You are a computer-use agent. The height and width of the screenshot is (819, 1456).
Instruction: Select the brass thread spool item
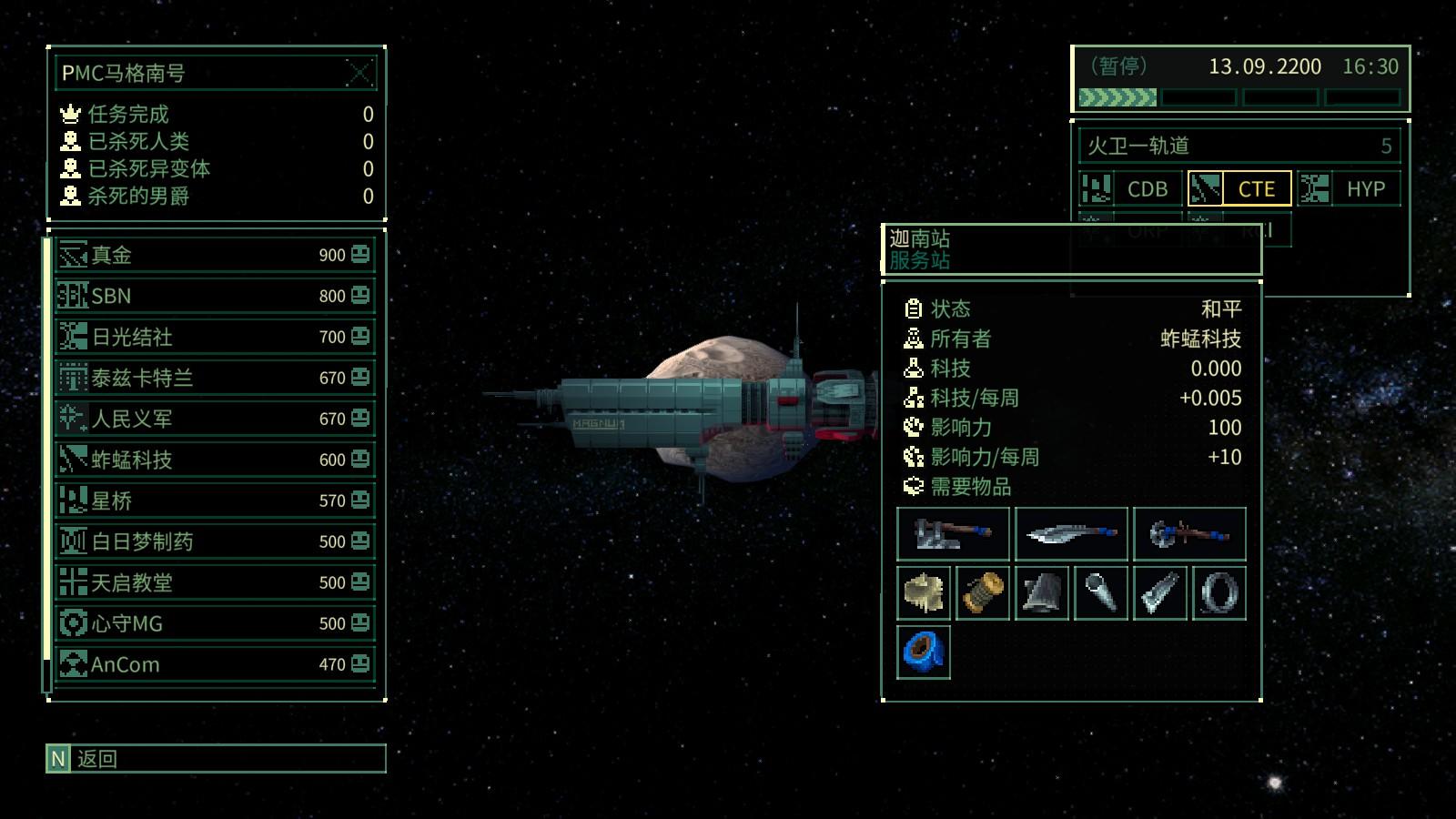[x=983, y=593]
